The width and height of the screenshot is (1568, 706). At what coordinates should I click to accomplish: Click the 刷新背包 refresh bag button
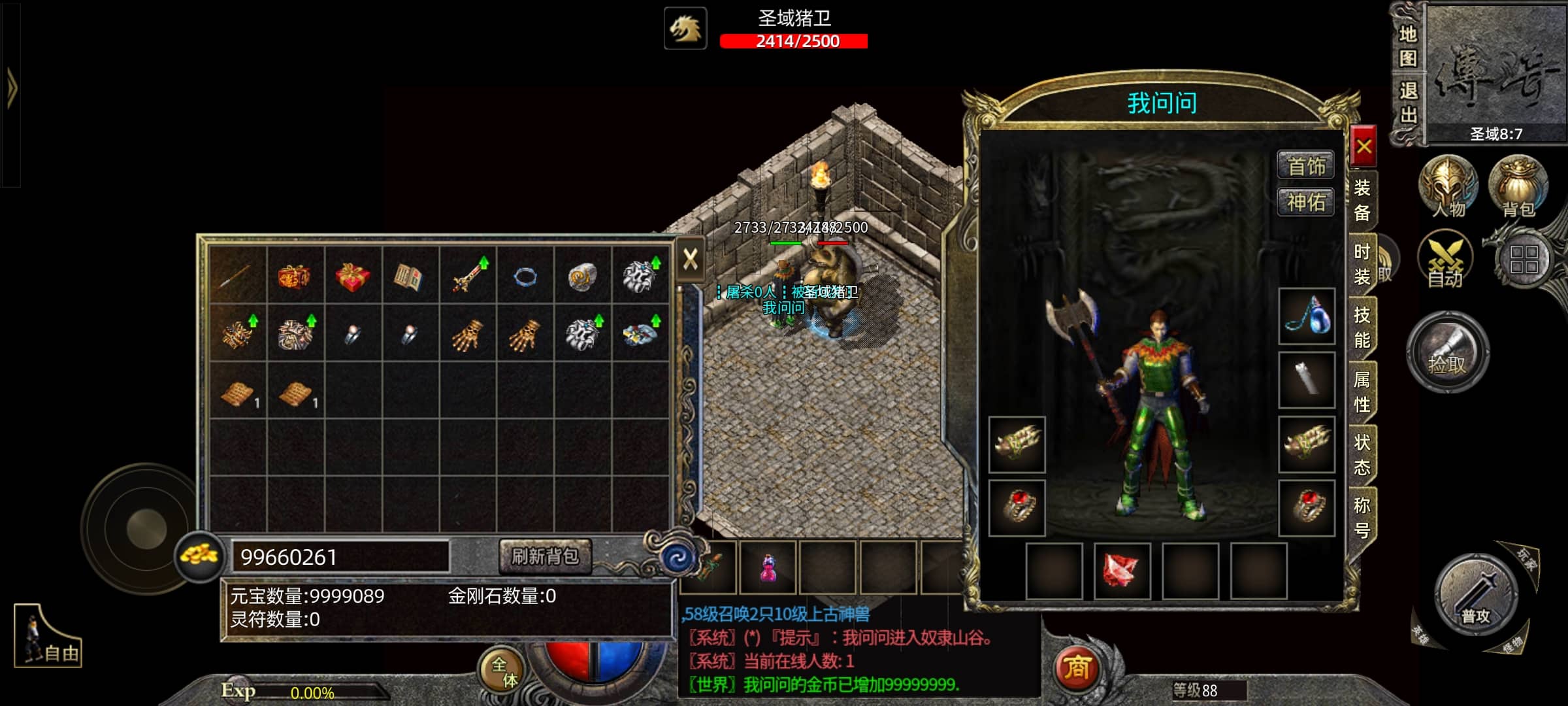pos(545,556)
